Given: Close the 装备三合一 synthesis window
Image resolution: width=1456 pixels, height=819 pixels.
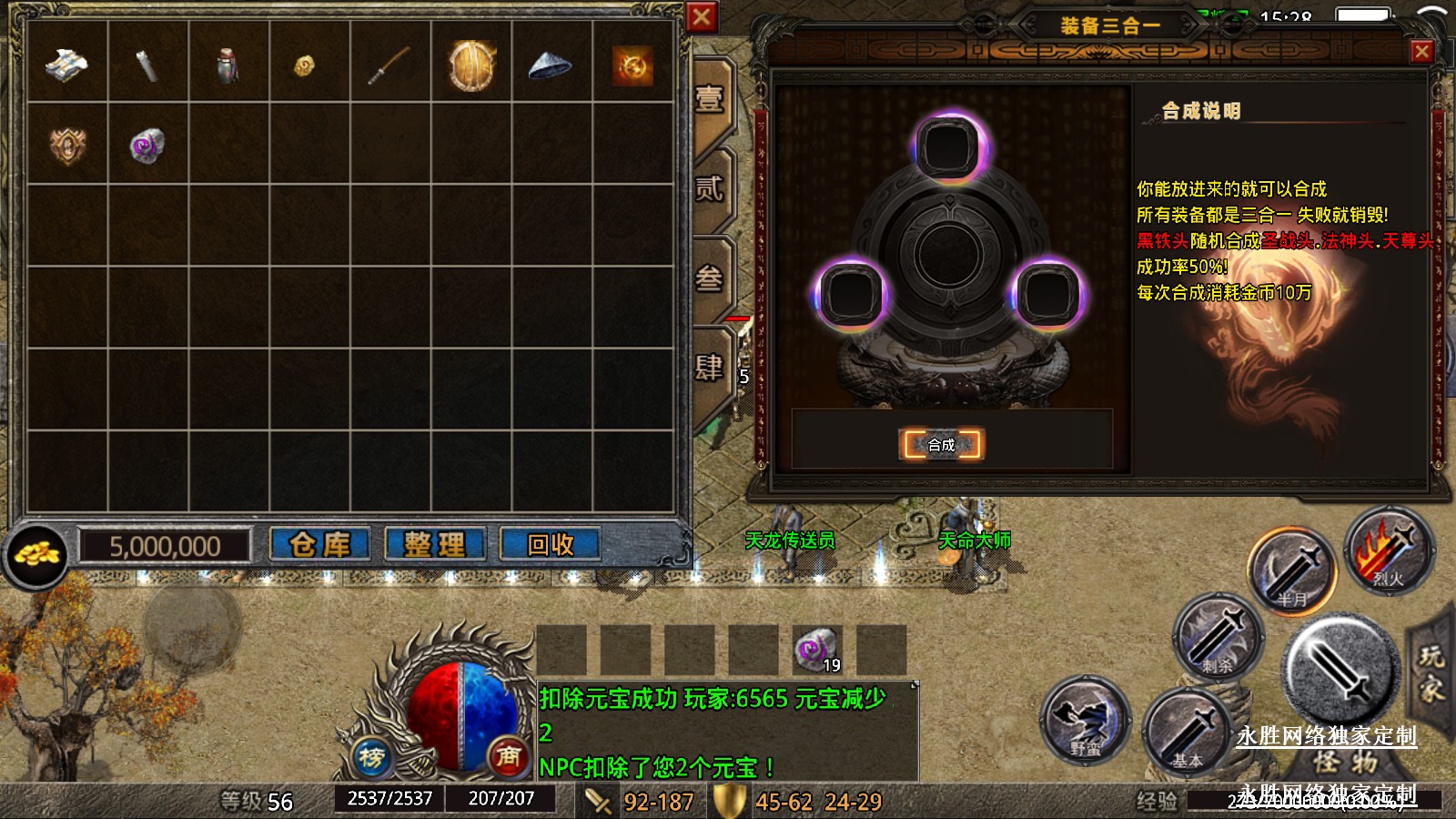Looking at the screenshot, I should coord(1421,52).
